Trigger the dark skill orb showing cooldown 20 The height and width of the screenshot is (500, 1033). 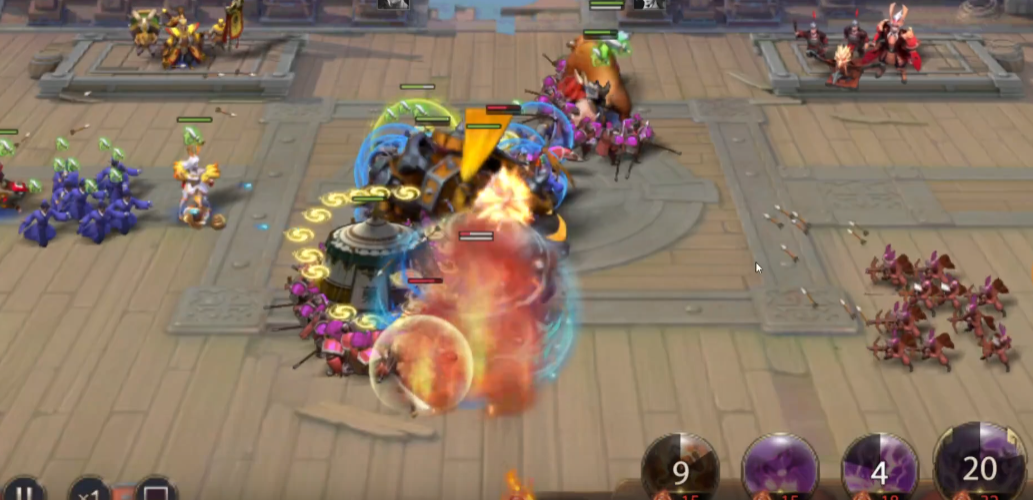coord(980,467)
